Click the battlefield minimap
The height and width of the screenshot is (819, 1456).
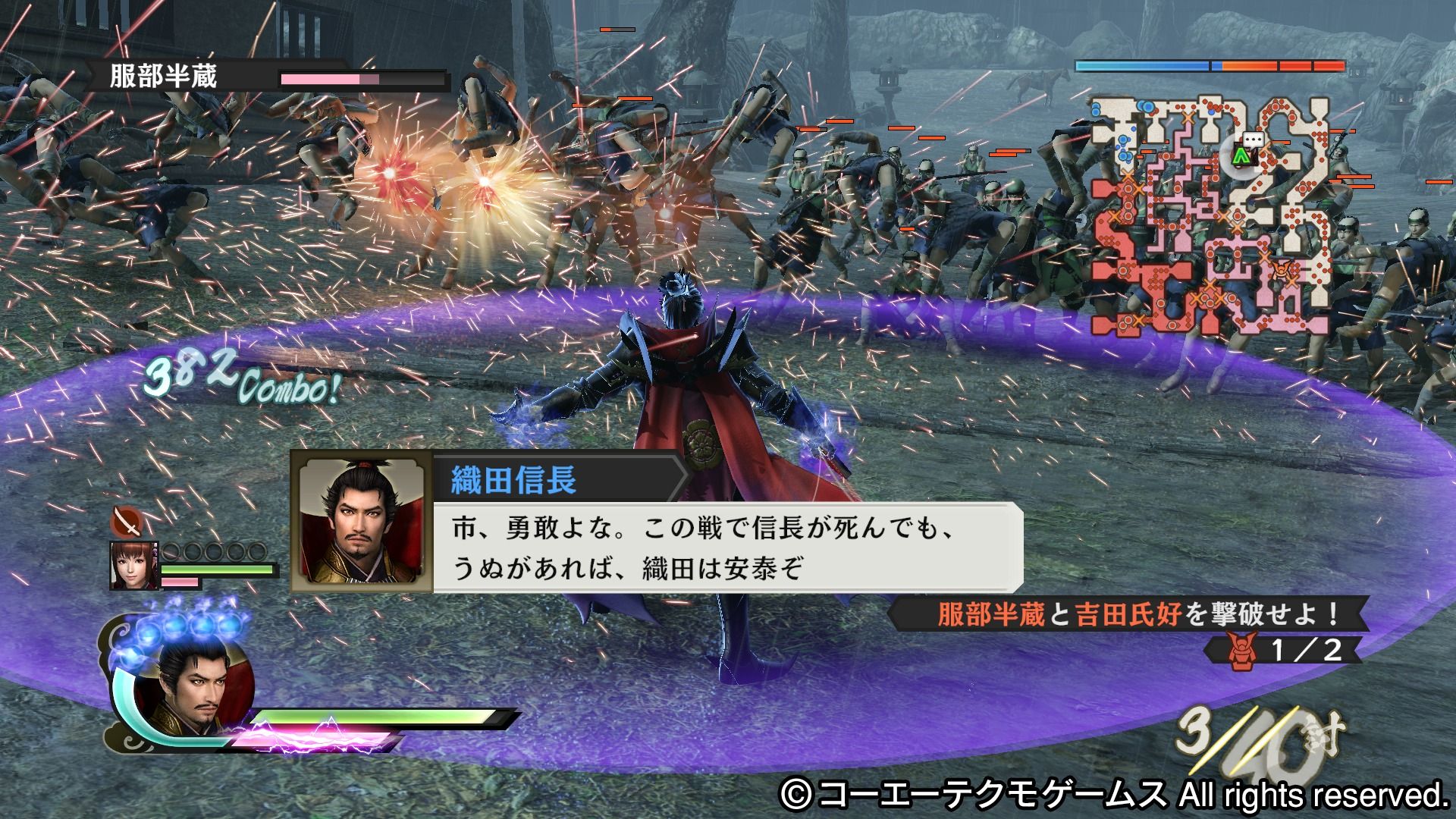point(1210,216)
